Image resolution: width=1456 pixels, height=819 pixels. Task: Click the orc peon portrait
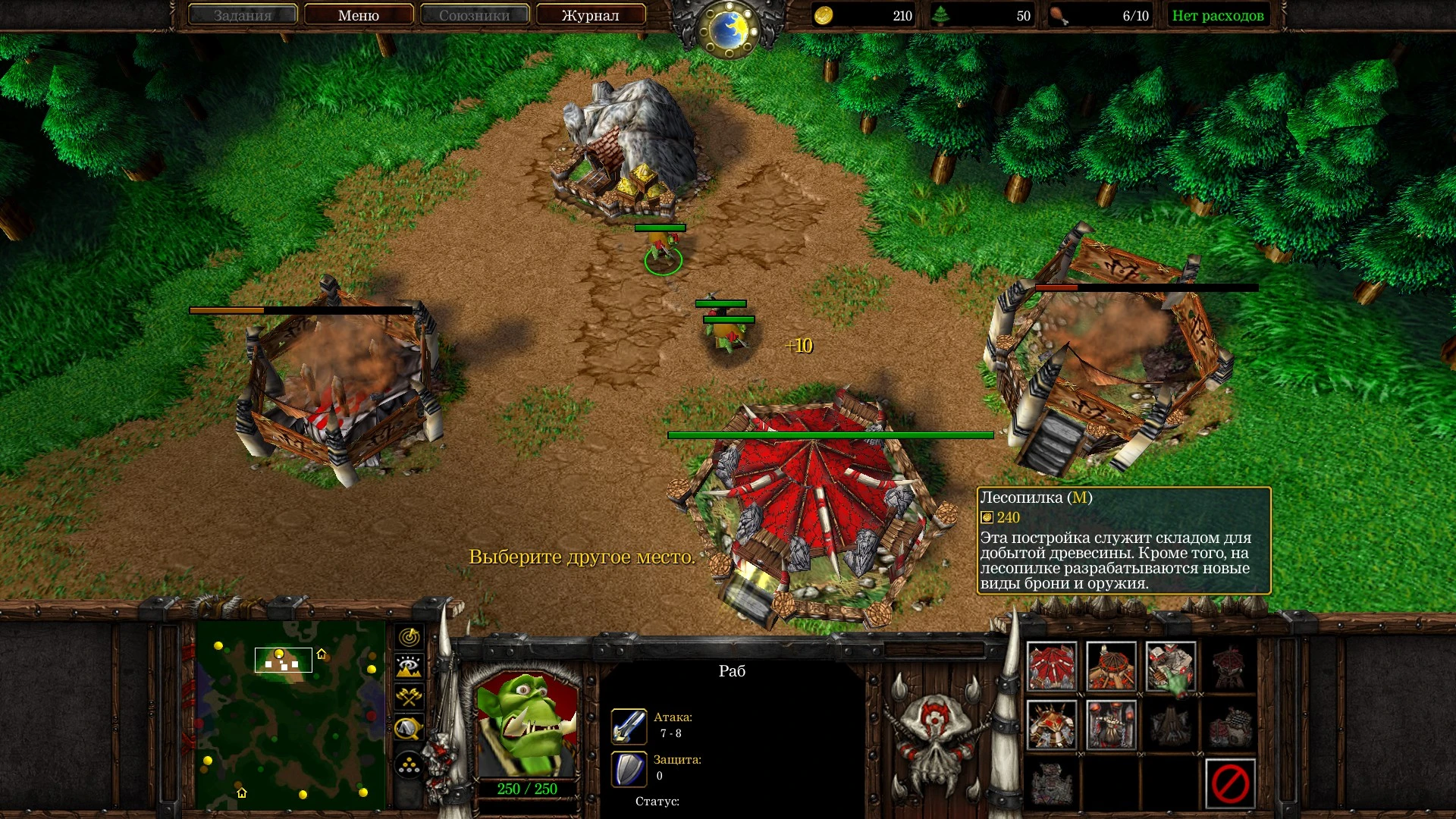click(528, 723)
